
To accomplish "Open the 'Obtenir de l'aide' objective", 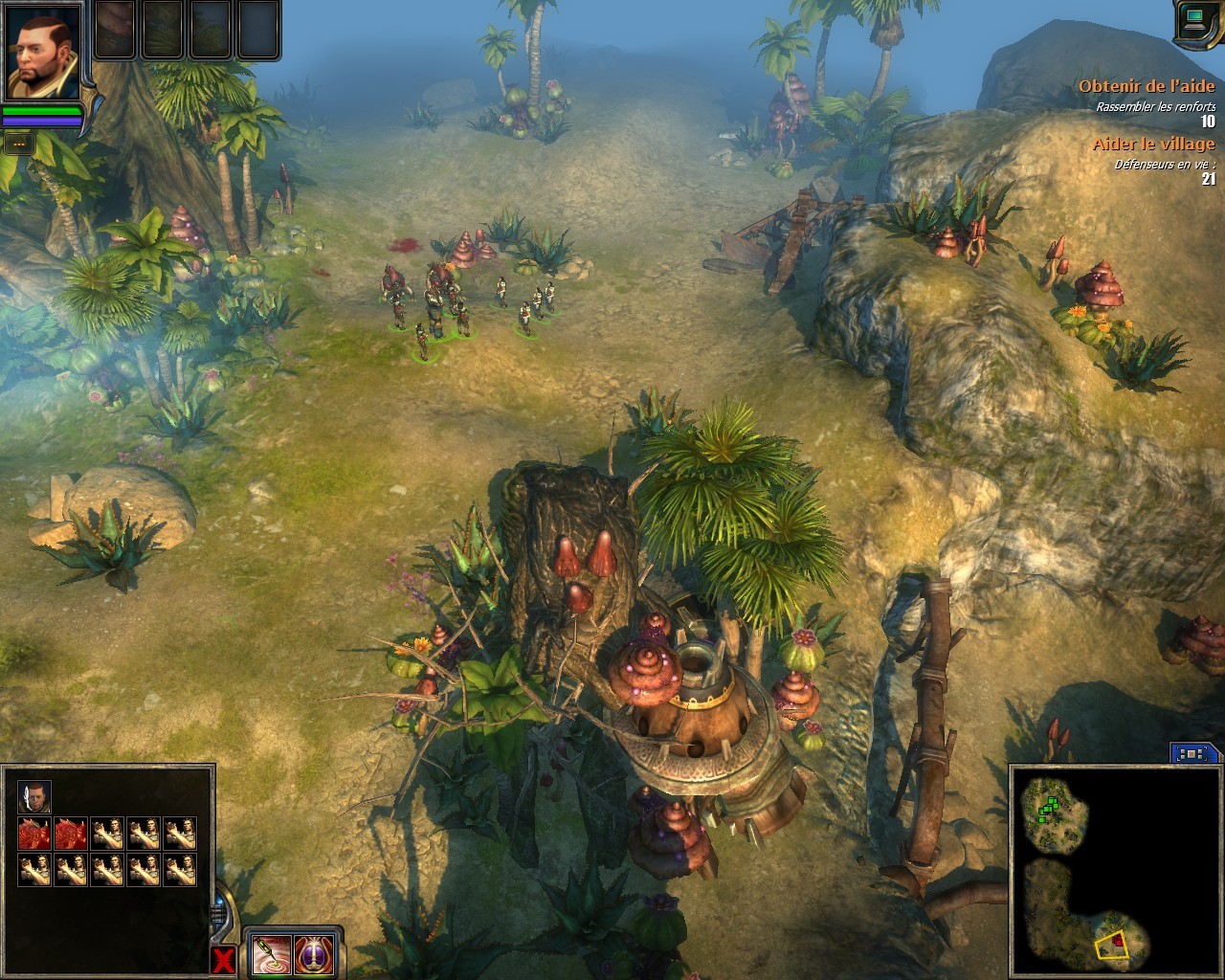I will point(1147,86).
